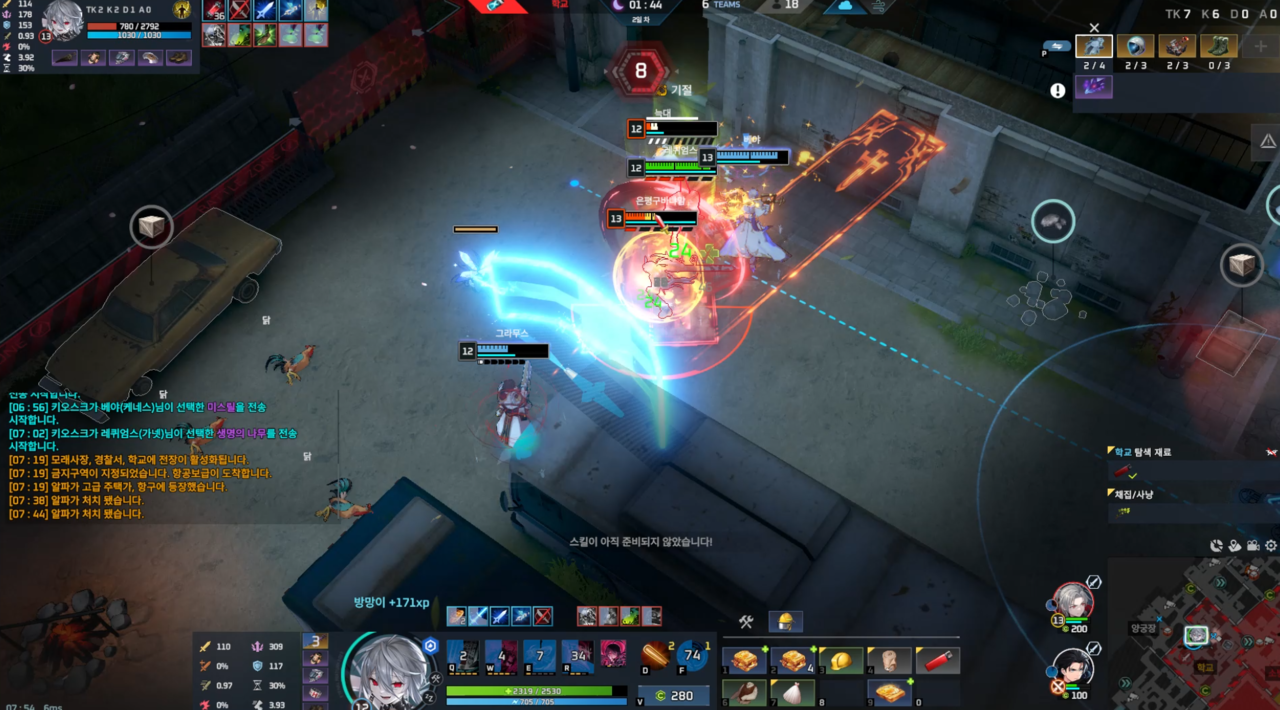
Task: Select the blue helmet target item
Action: pos(1135,46)
